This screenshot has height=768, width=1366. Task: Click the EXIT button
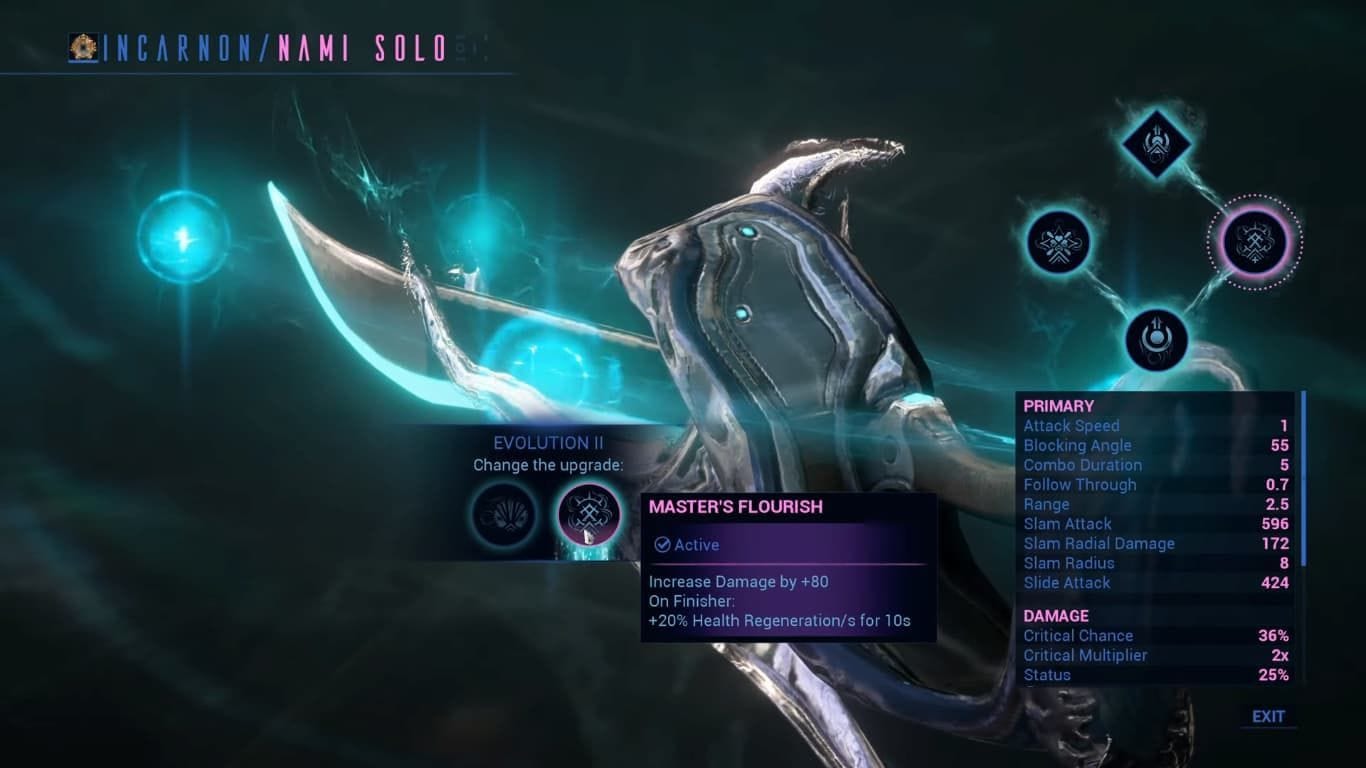coord(1268,716)
